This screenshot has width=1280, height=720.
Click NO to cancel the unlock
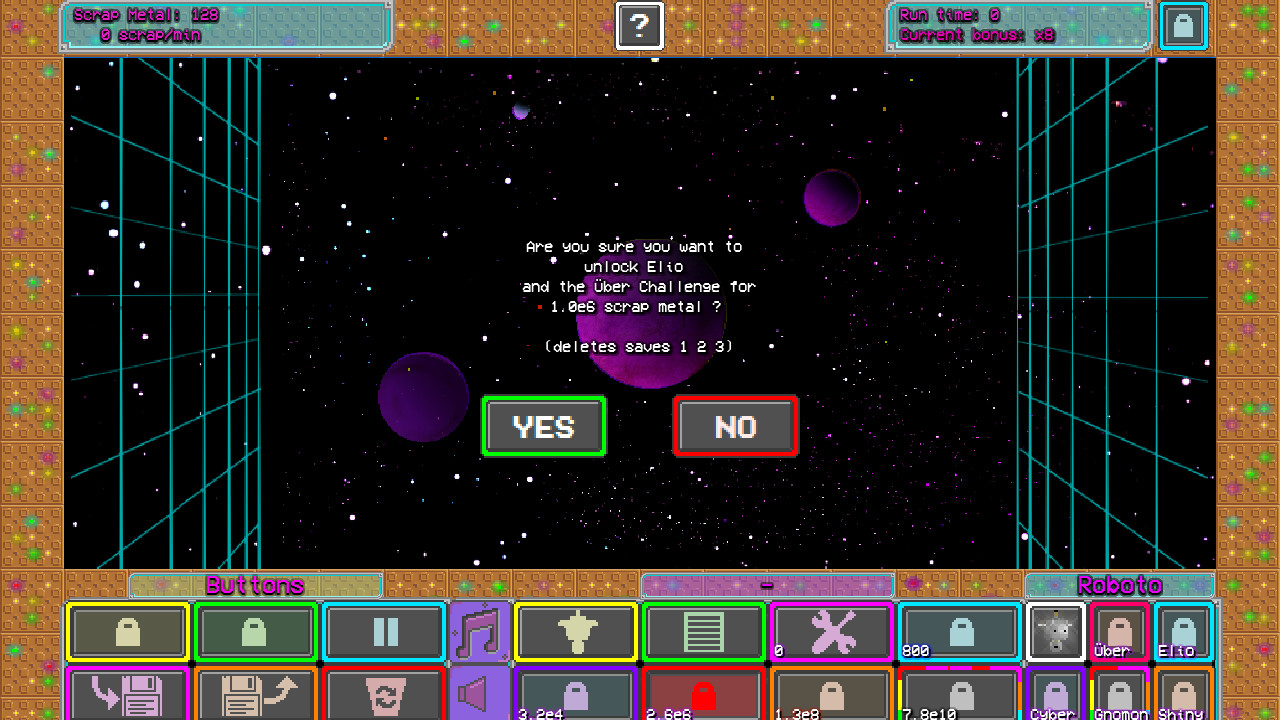click(735, 426)
